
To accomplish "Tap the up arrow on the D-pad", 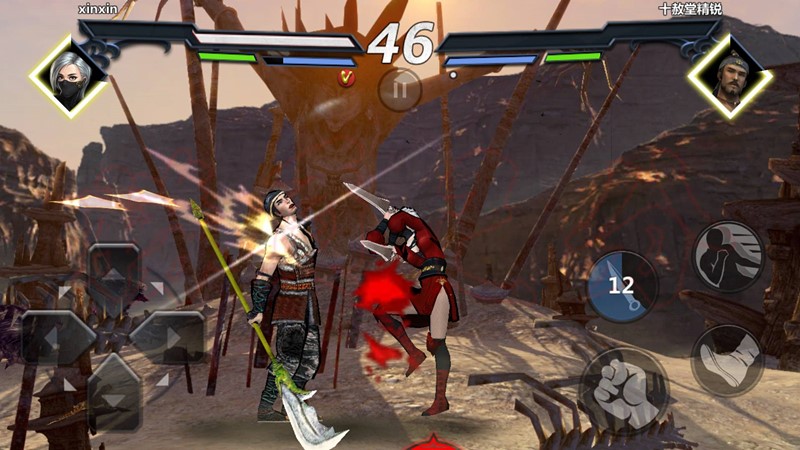I will 113,275.
